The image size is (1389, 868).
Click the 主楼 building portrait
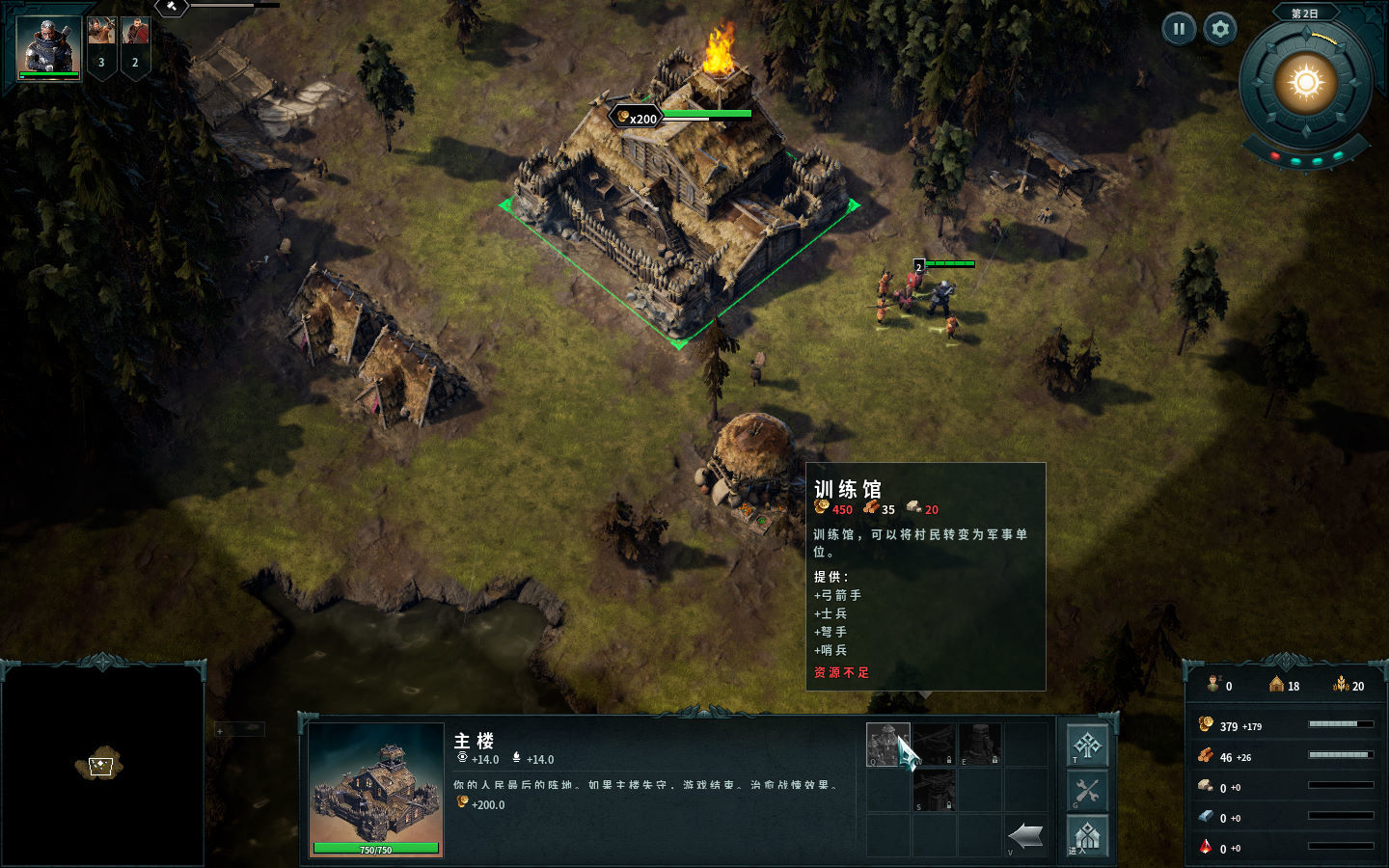click(376, 791)
